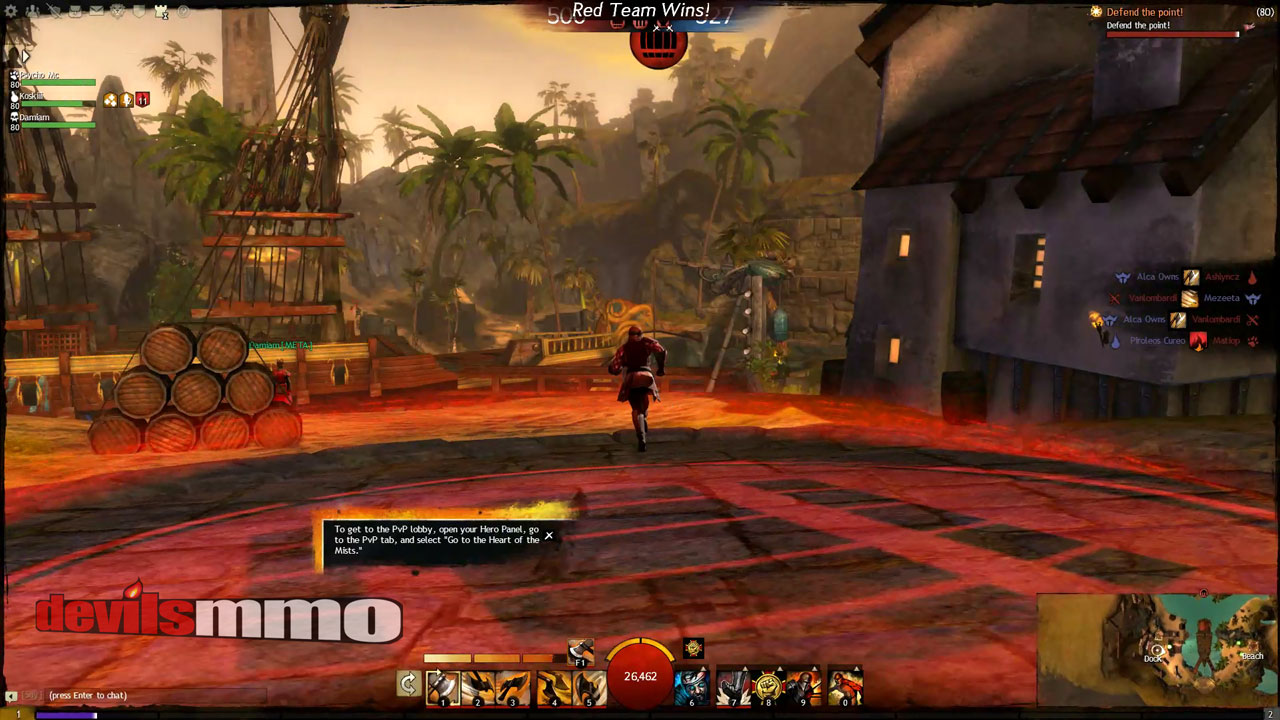Expand the heal skill swap arrow above slot 6
The image size is (1280, 720).
tap(702, 667)
